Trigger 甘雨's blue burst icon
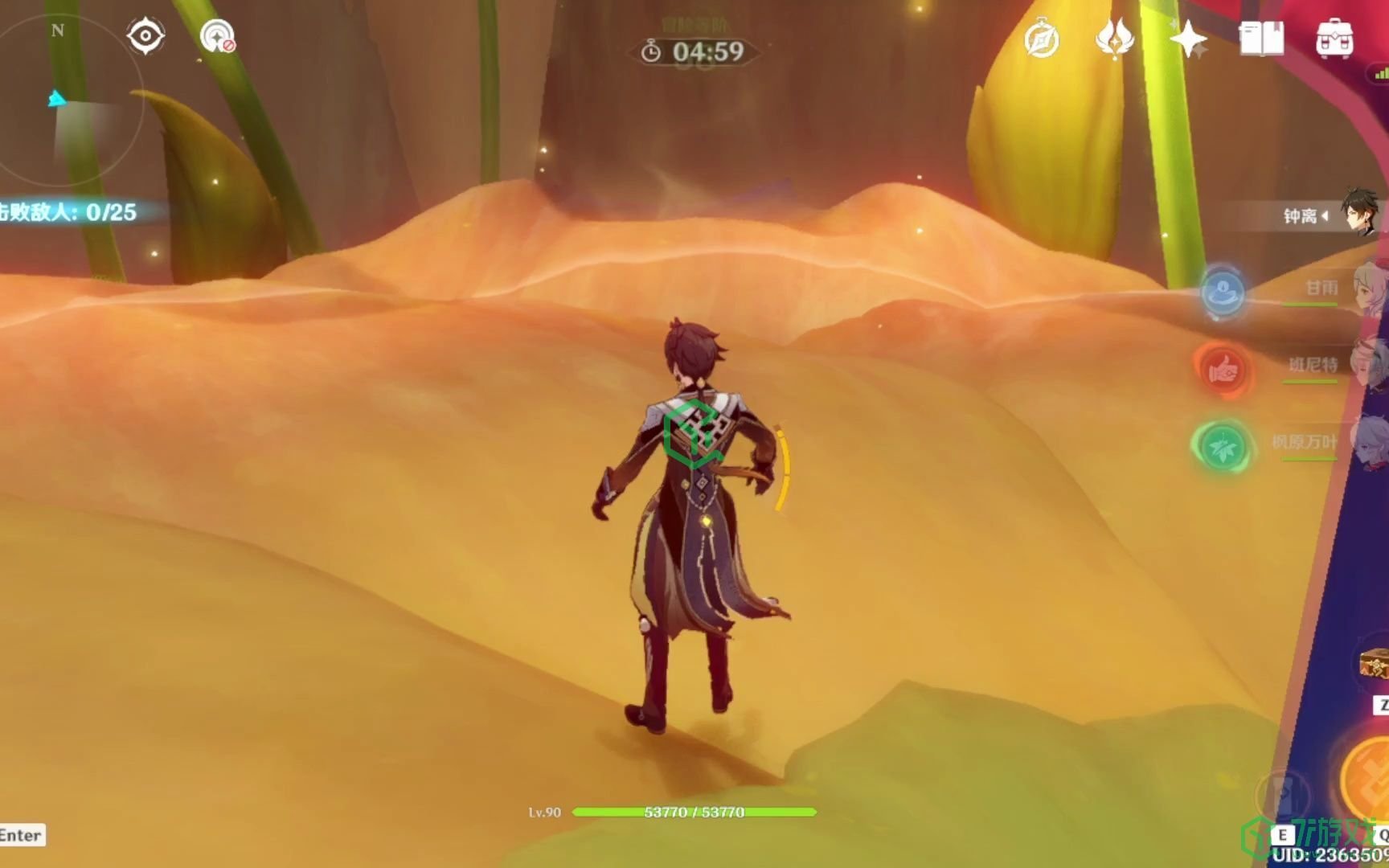 [1223, 291]
